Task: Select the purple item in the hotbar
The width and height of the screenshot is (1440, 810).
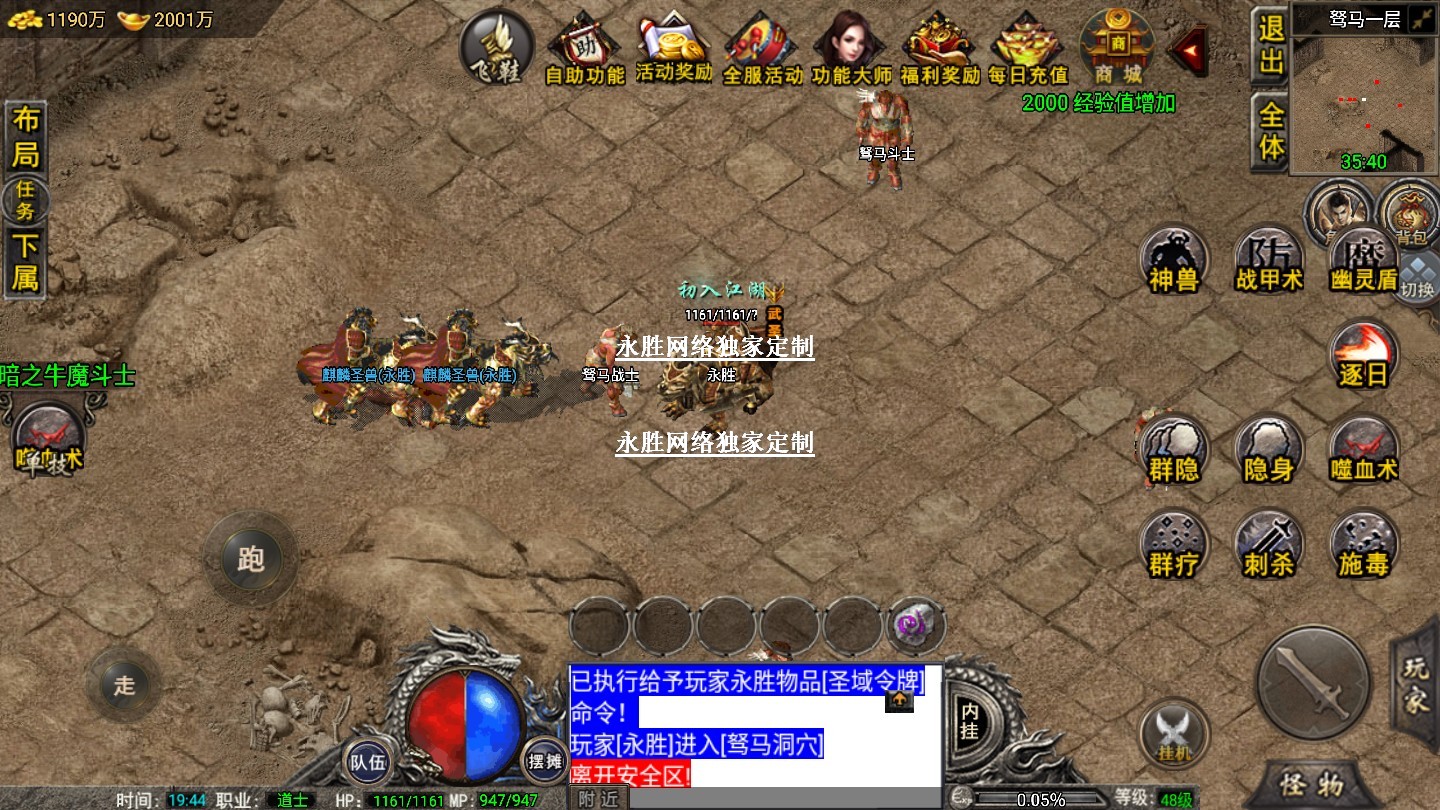Action: [915, 626]
